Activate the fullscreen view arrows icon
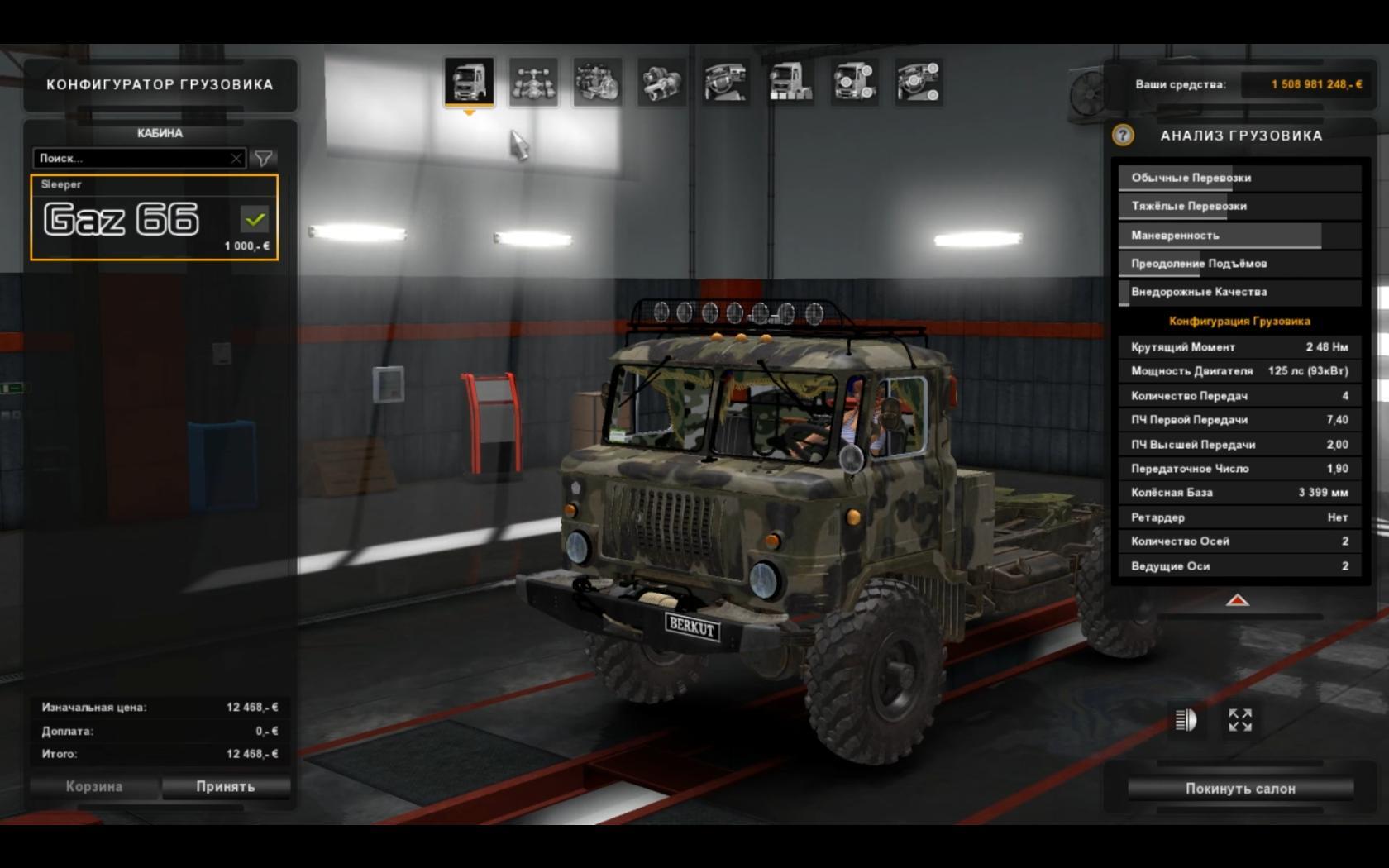 (x=1240, y=720)
